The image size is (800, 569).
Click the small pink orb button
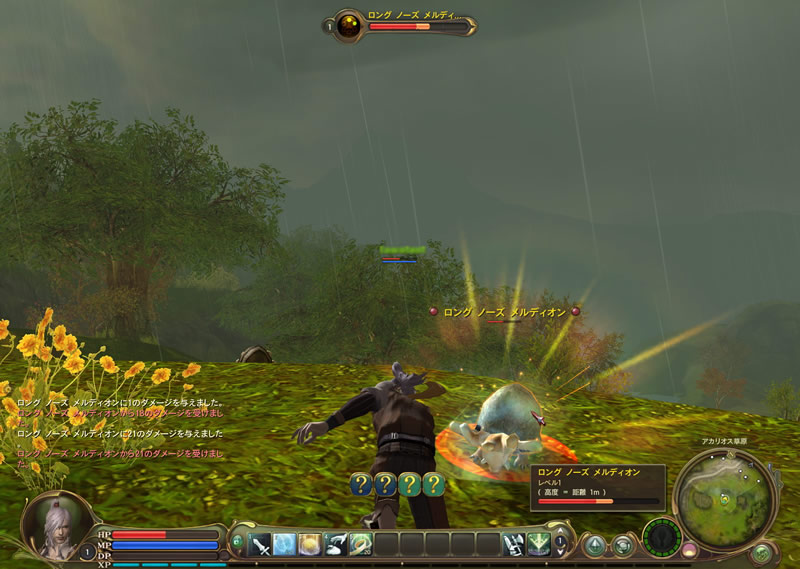(689, 549)
